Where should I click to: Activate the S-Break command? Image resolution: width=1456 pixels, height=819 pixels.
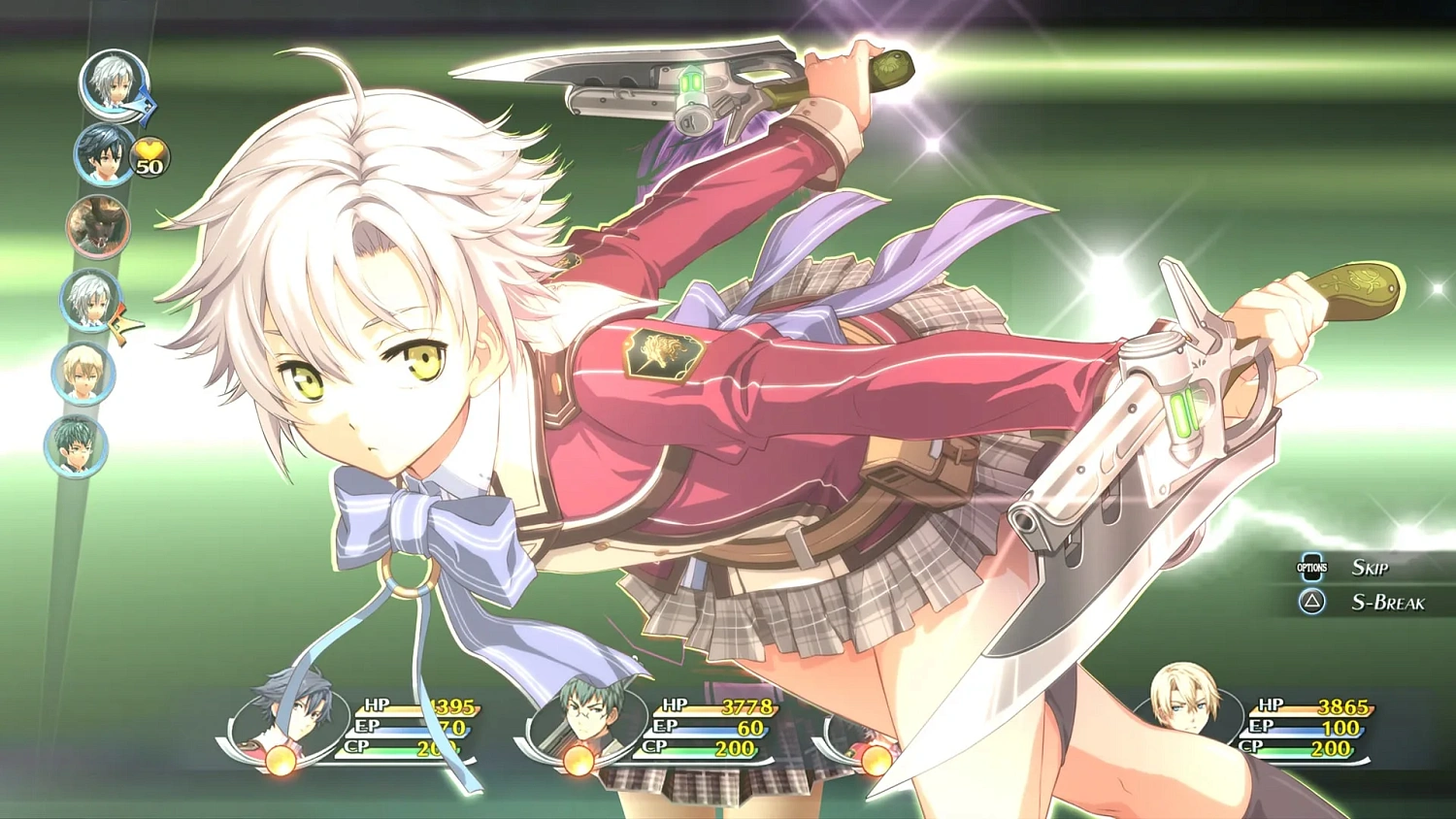pos(1388,603)
